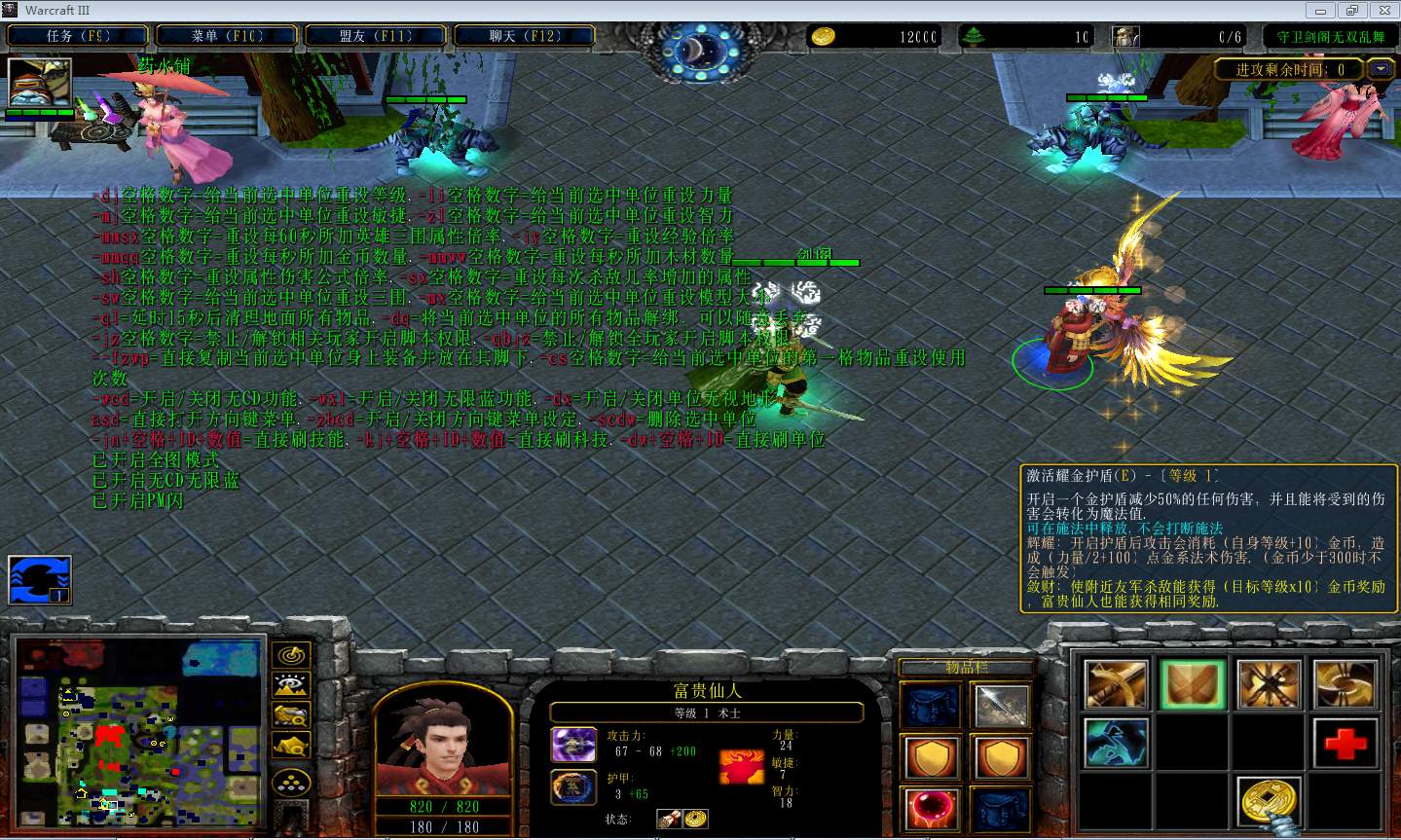Open the 菜单 (F10) menu
Screen dimensions: 1401x840
[x=226, y=34]
